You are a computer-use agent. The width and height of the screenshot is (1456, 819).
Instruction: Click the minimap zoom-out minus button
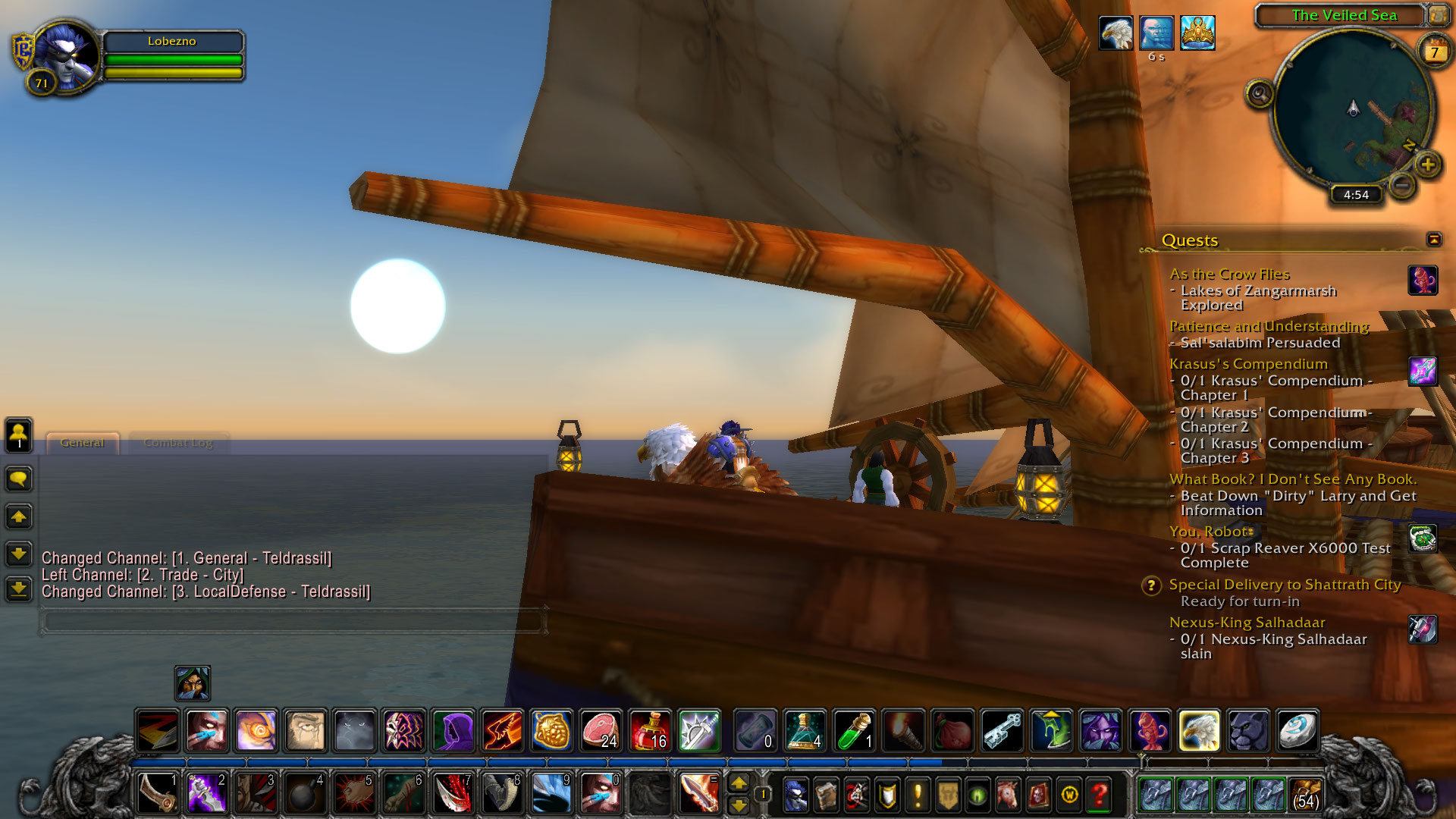click(x=1402, y=184)
